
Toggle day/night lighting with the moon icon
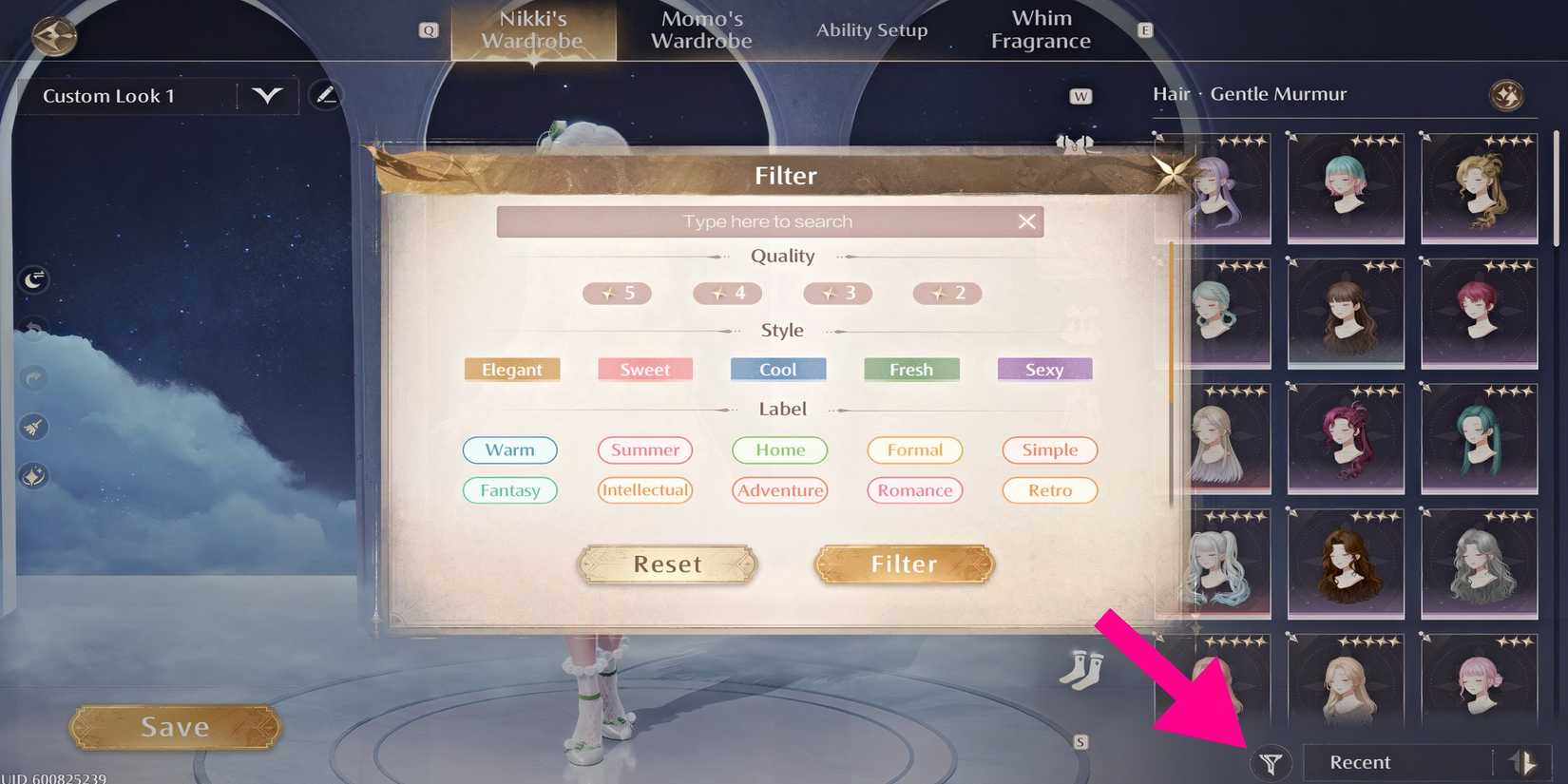coord(33,279)
